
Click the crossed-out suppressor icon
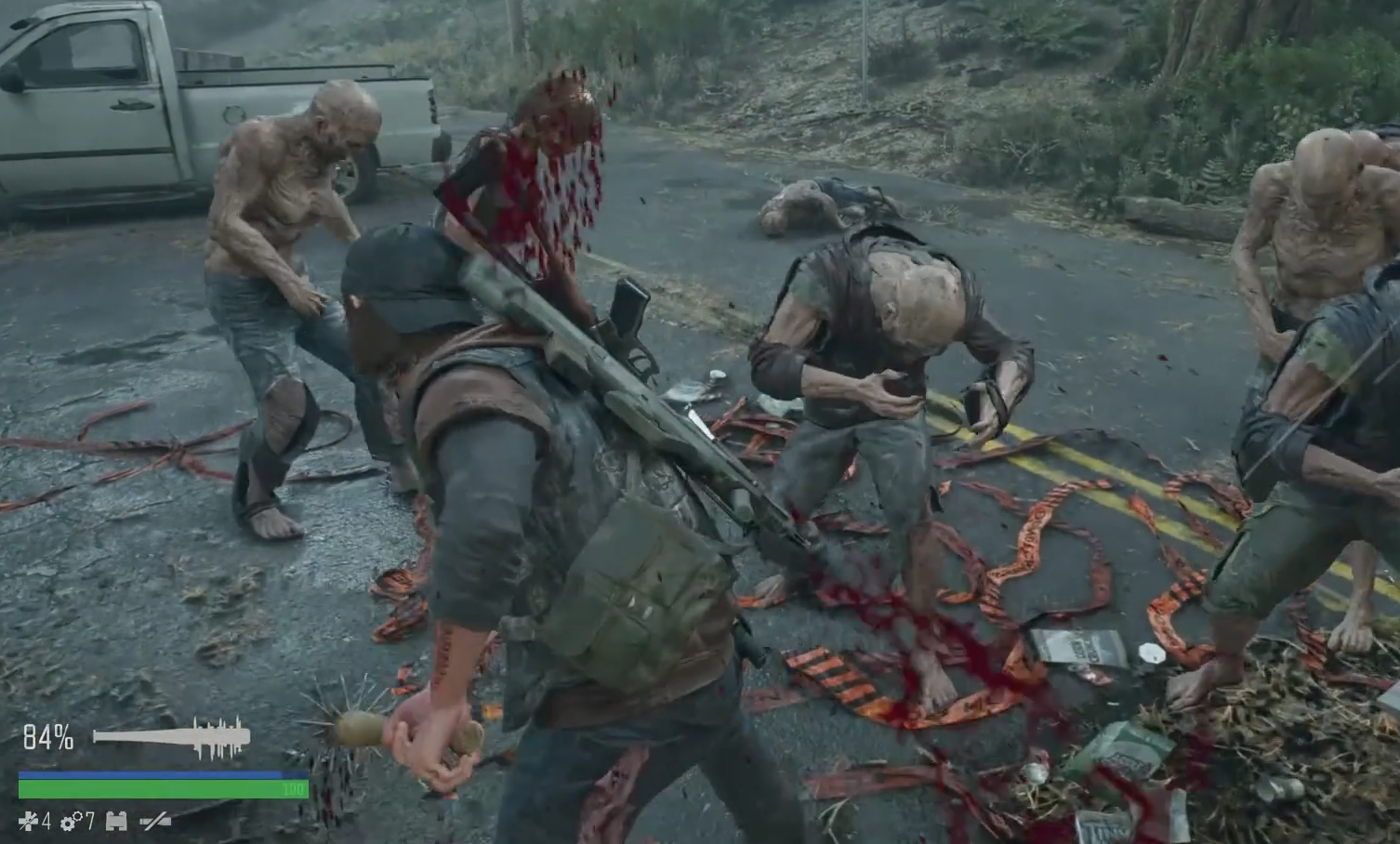[x=154, y=822]
